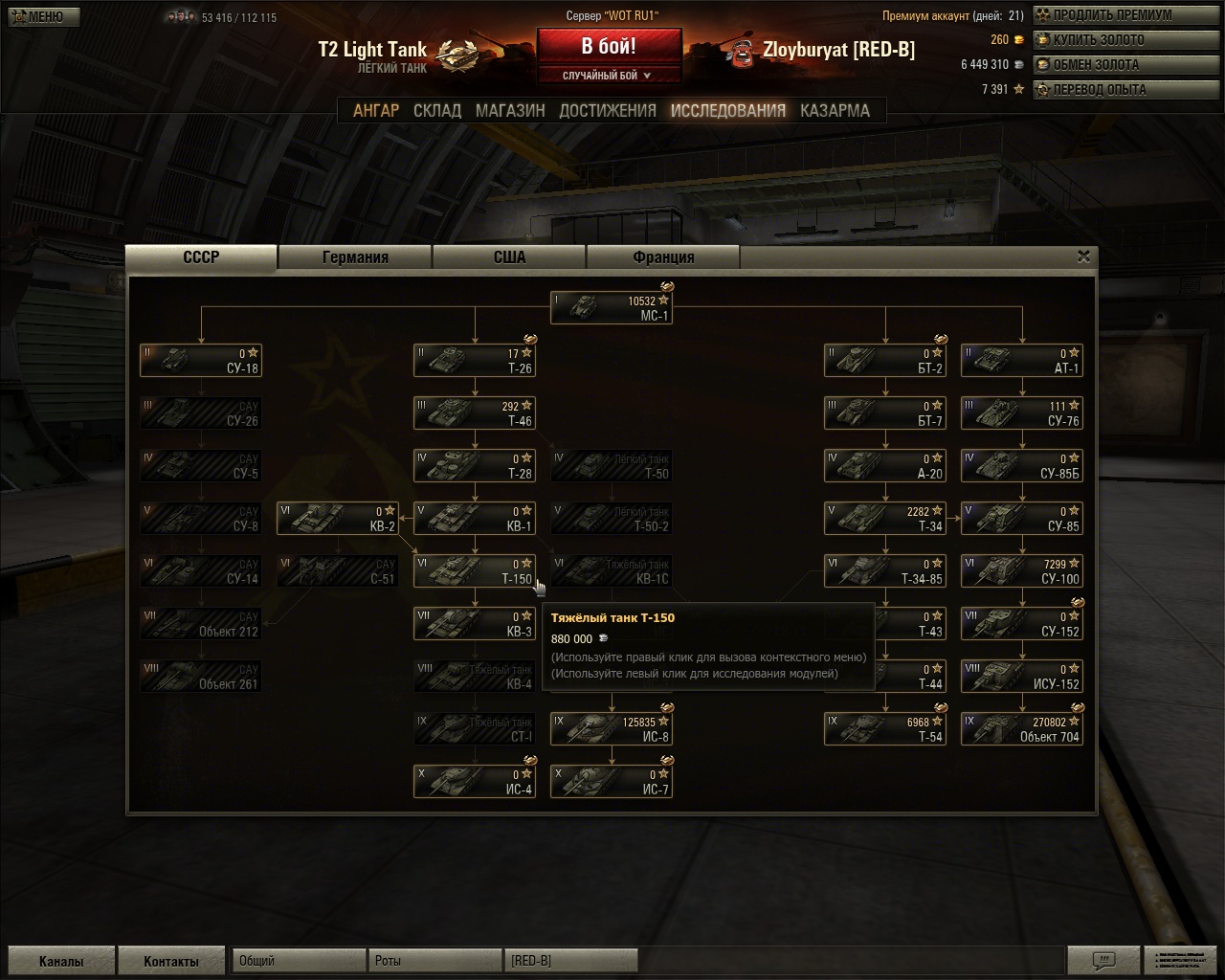Select the Т-150 heavy tank icon
This screenshot has height=980, width=1225.
[x=475, y=570]
